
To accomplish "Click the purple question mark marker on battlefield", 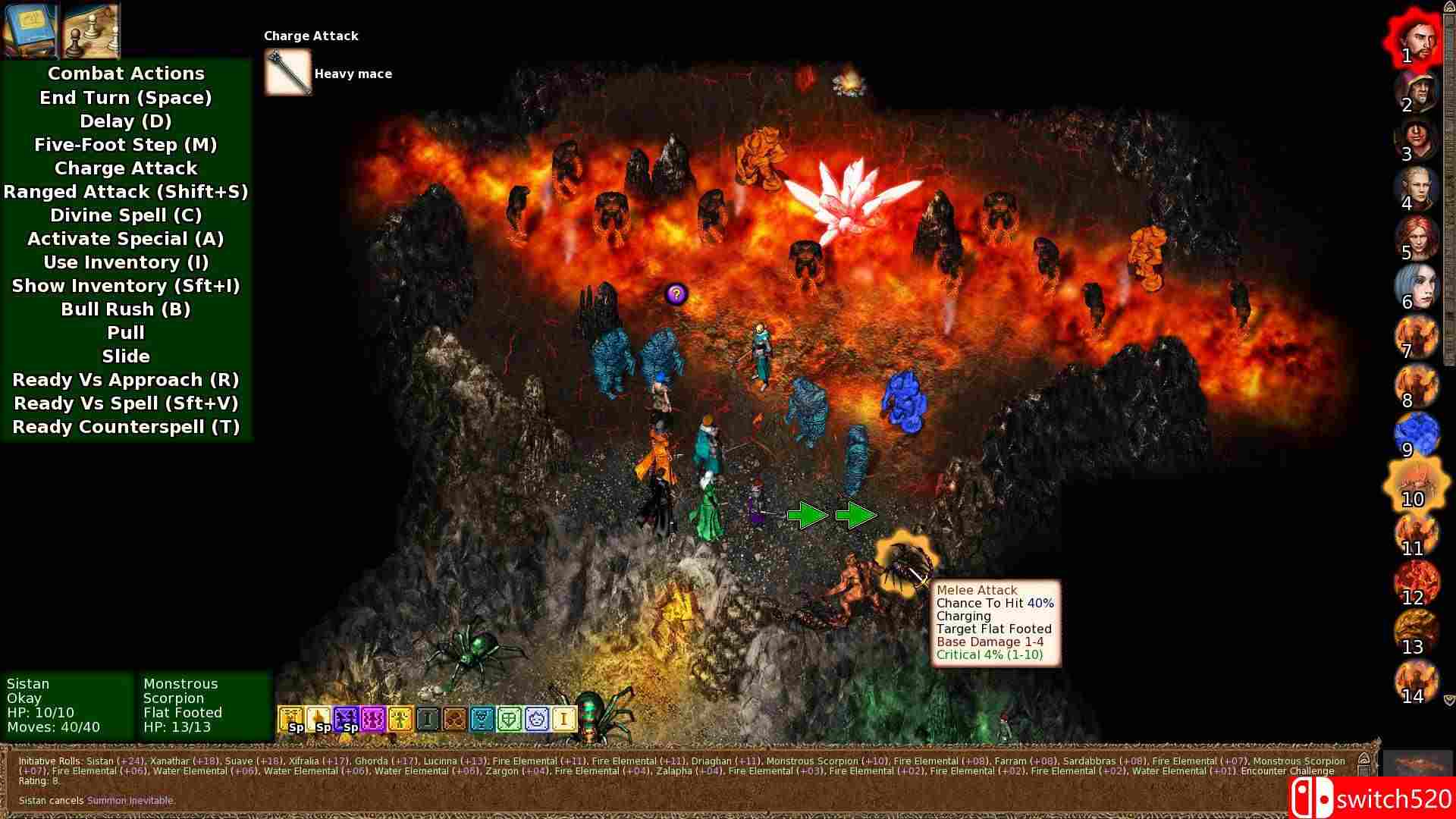I will pyautogui.click(x=676, y=295).
